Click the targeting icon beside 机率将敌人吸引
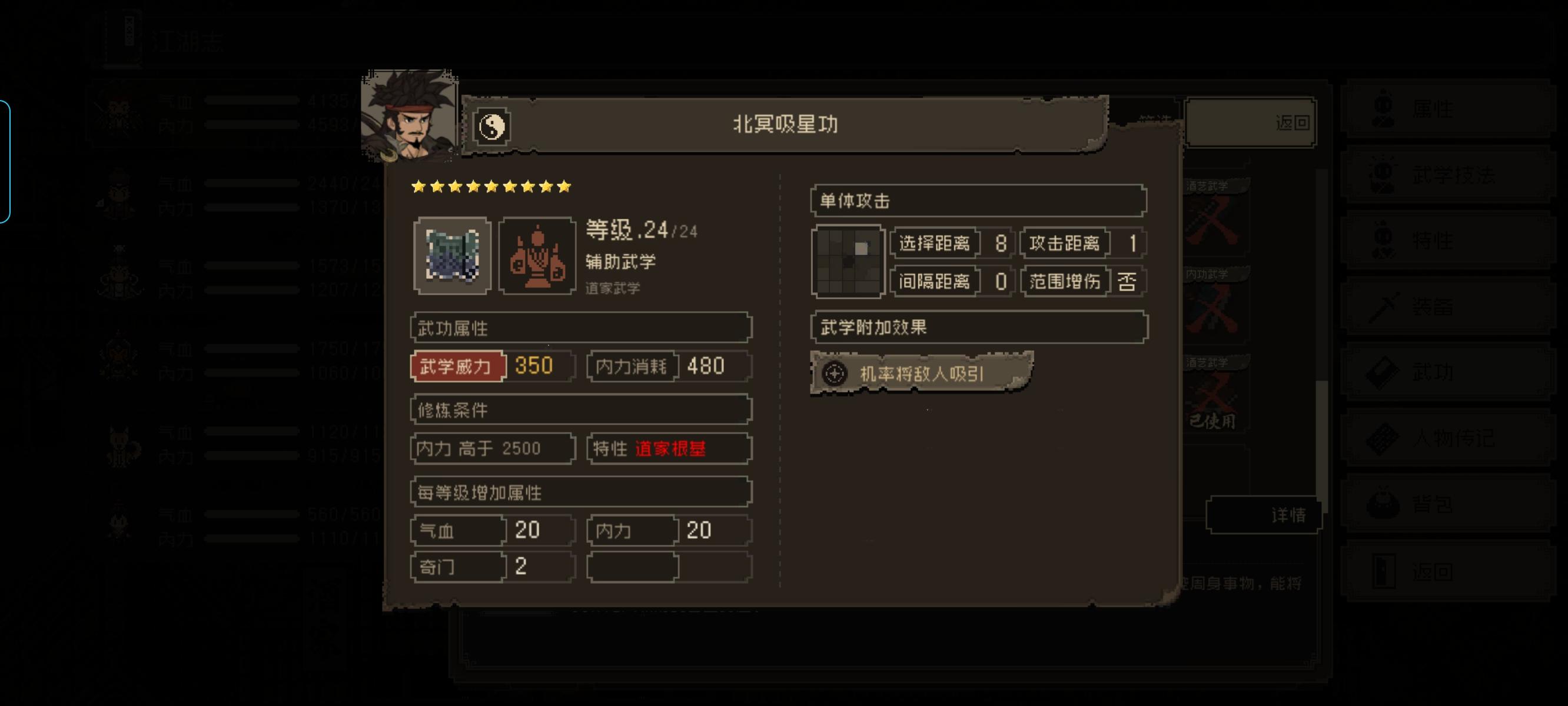1568x706 pixels. 835,374
